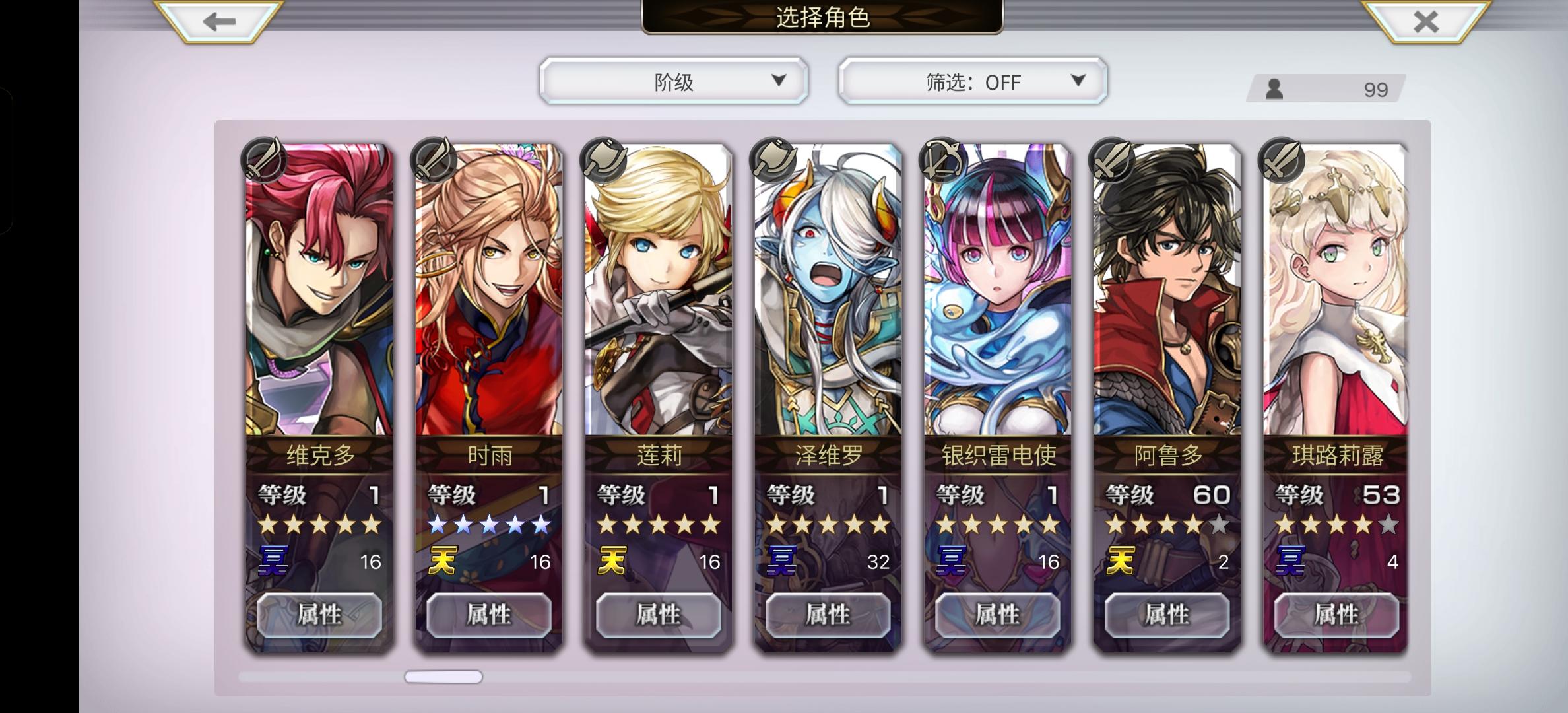Open the 阶级 sorting dropdown
Viewport: 1568px width, 713px height.
[x=672, y=81]
